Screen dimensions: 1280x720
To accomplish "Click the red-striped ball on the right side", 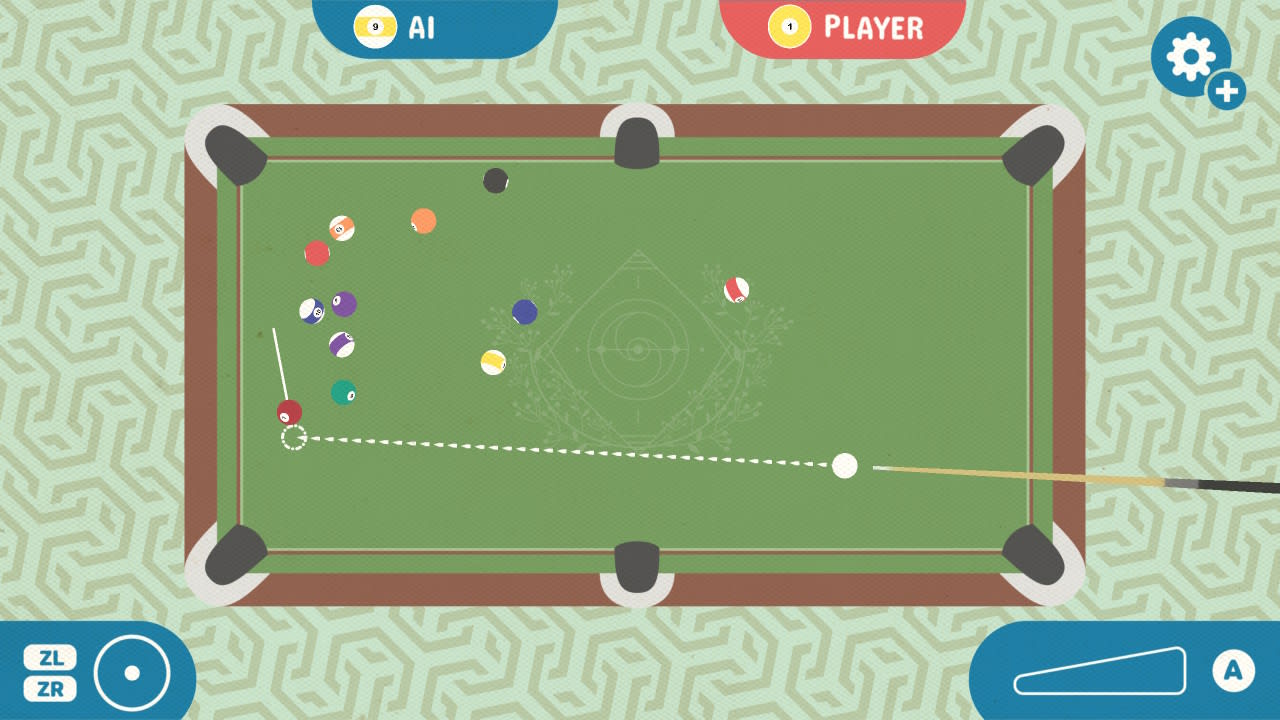I will point(739,291).
